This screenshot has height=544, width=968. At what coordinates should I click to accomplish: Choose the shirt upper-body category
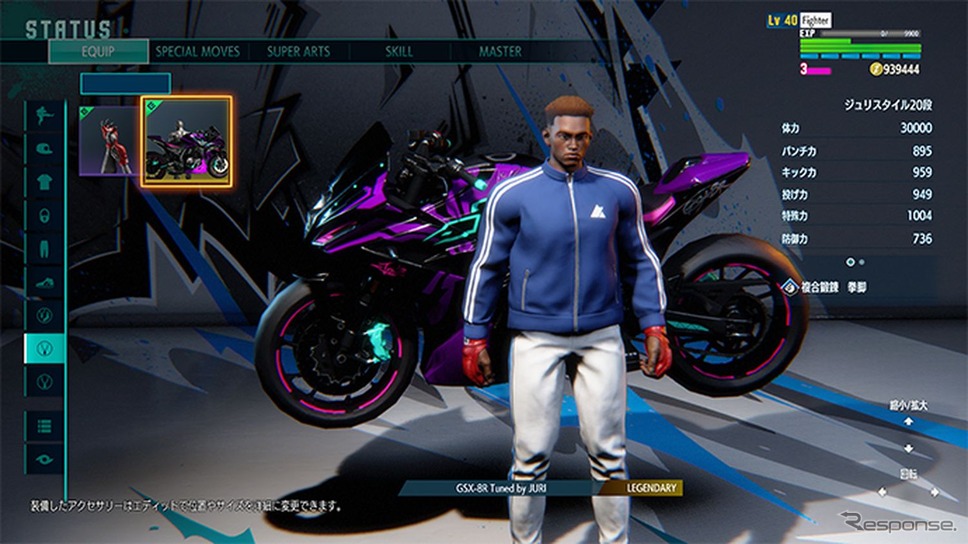tap(44, 182)
